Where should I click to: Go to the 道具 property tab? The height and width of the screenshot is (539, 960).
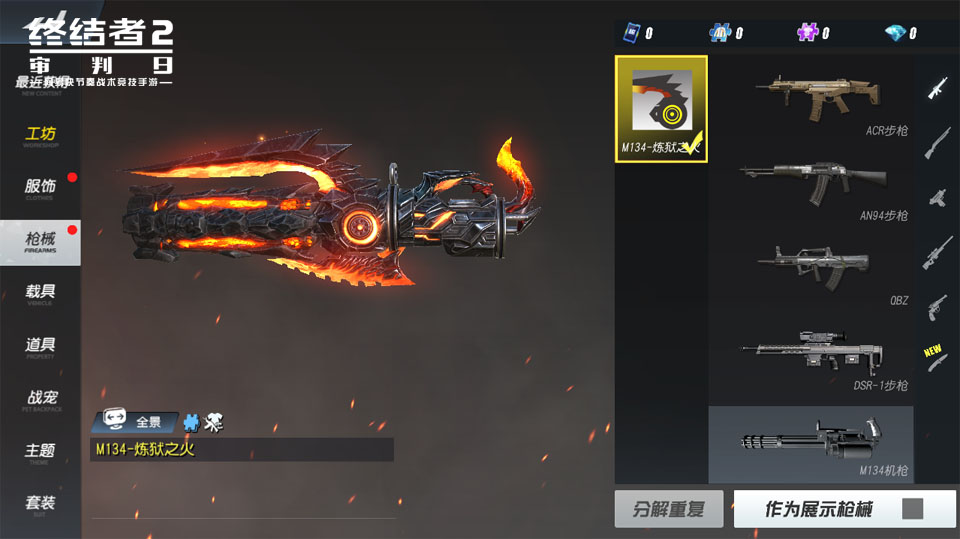40,346
